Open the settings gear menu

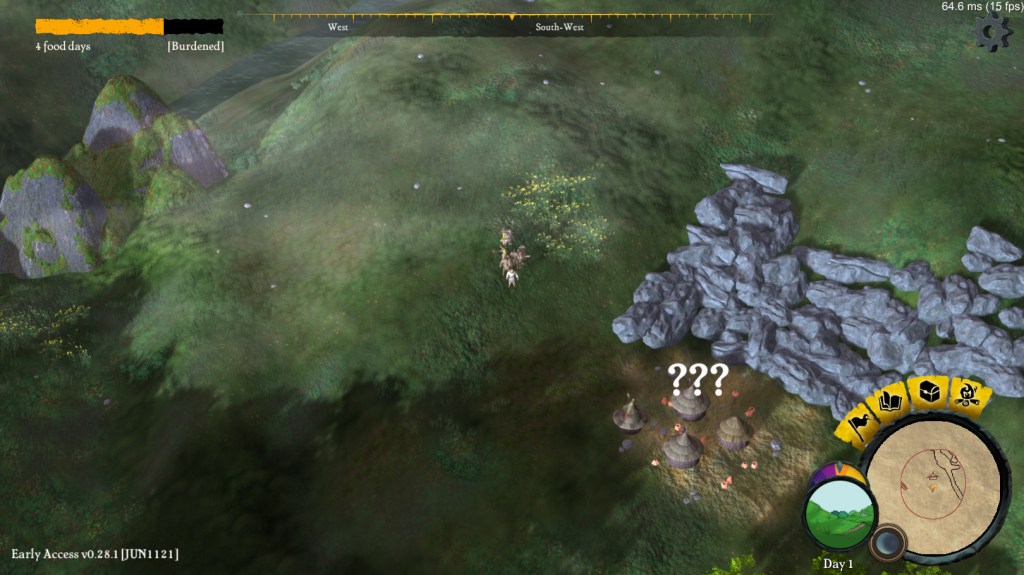coord(992,34)
